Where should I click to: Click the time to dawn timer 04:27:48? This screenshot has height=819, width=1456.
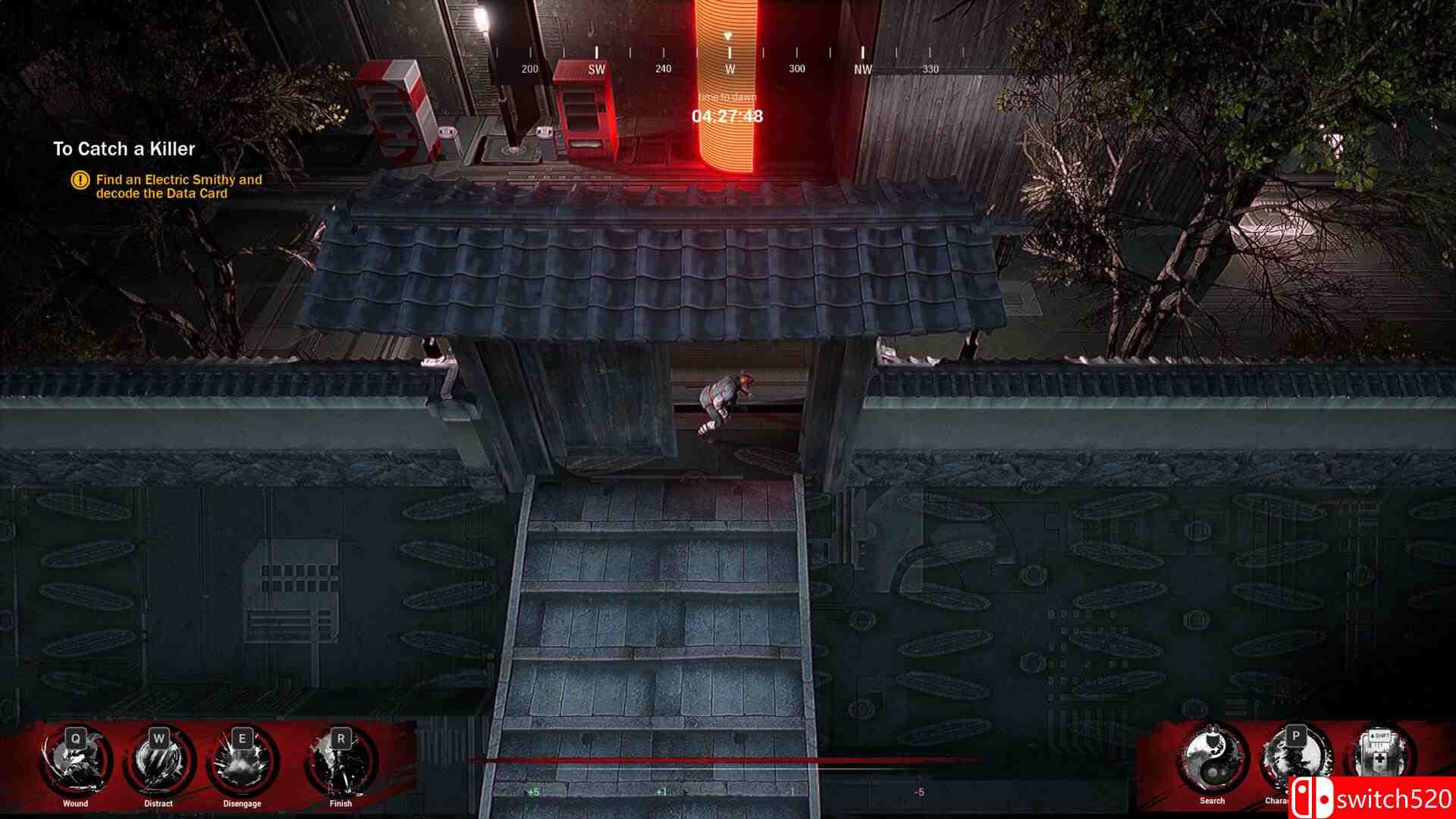coord(726,115)
